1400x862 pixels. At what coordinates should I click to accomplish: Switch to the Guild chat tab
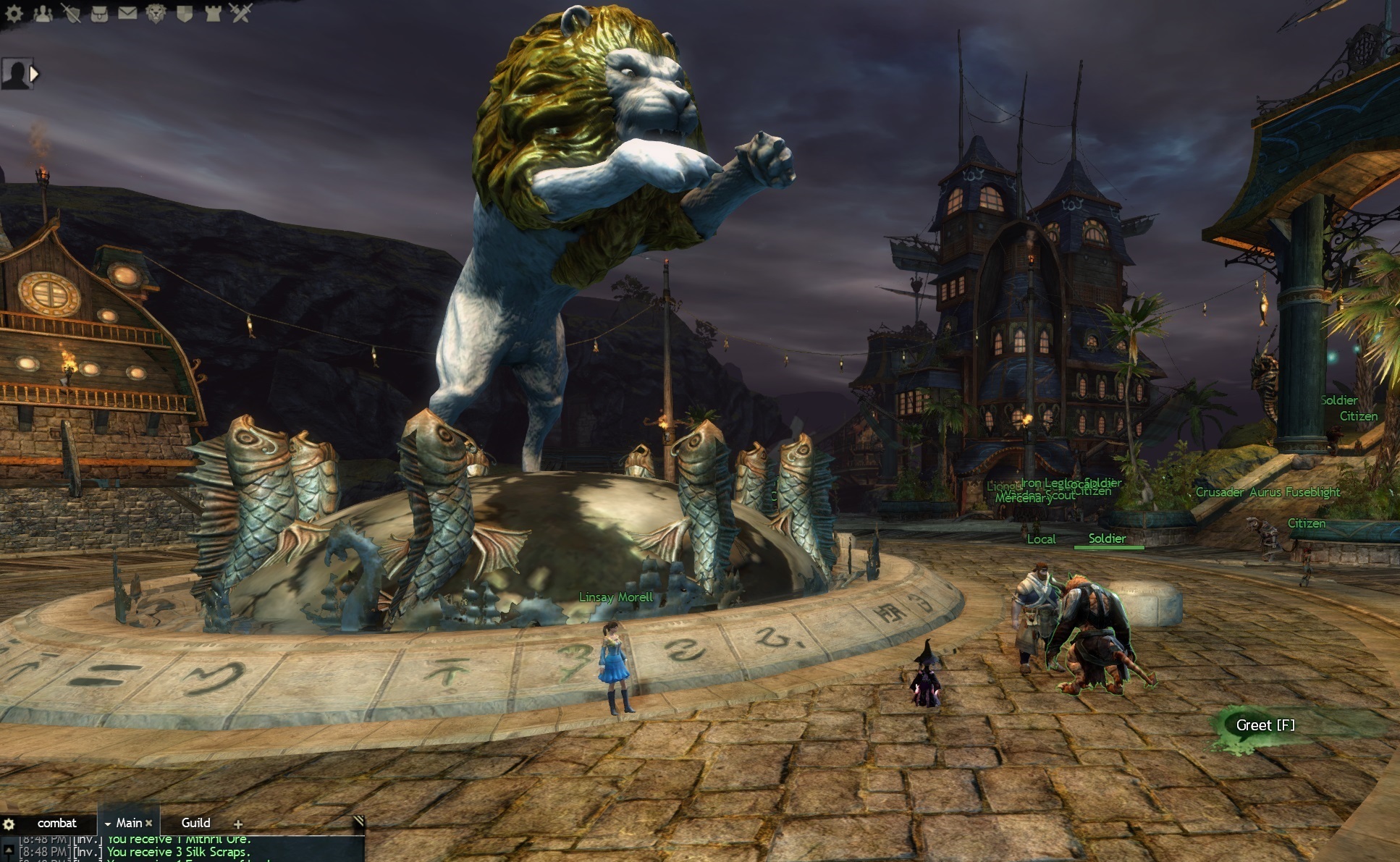195,823
